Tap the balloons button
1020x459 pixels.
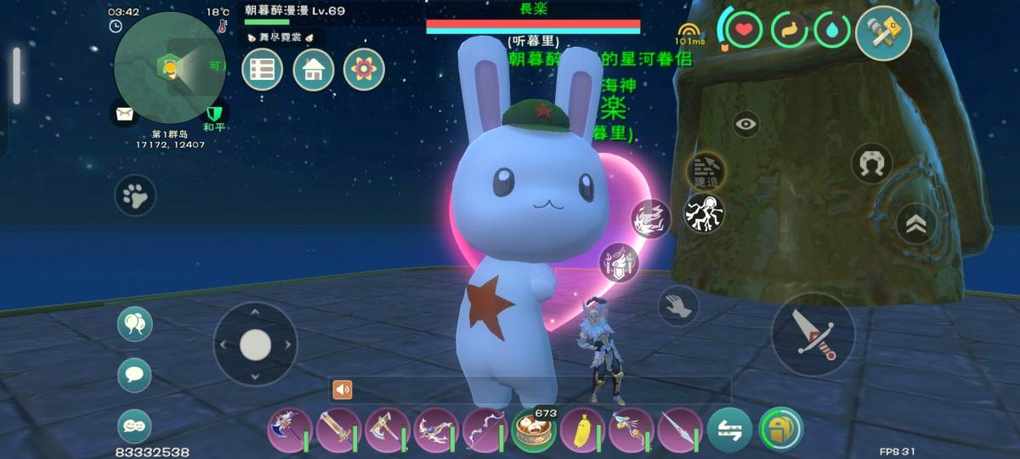[x=134, y=324]
